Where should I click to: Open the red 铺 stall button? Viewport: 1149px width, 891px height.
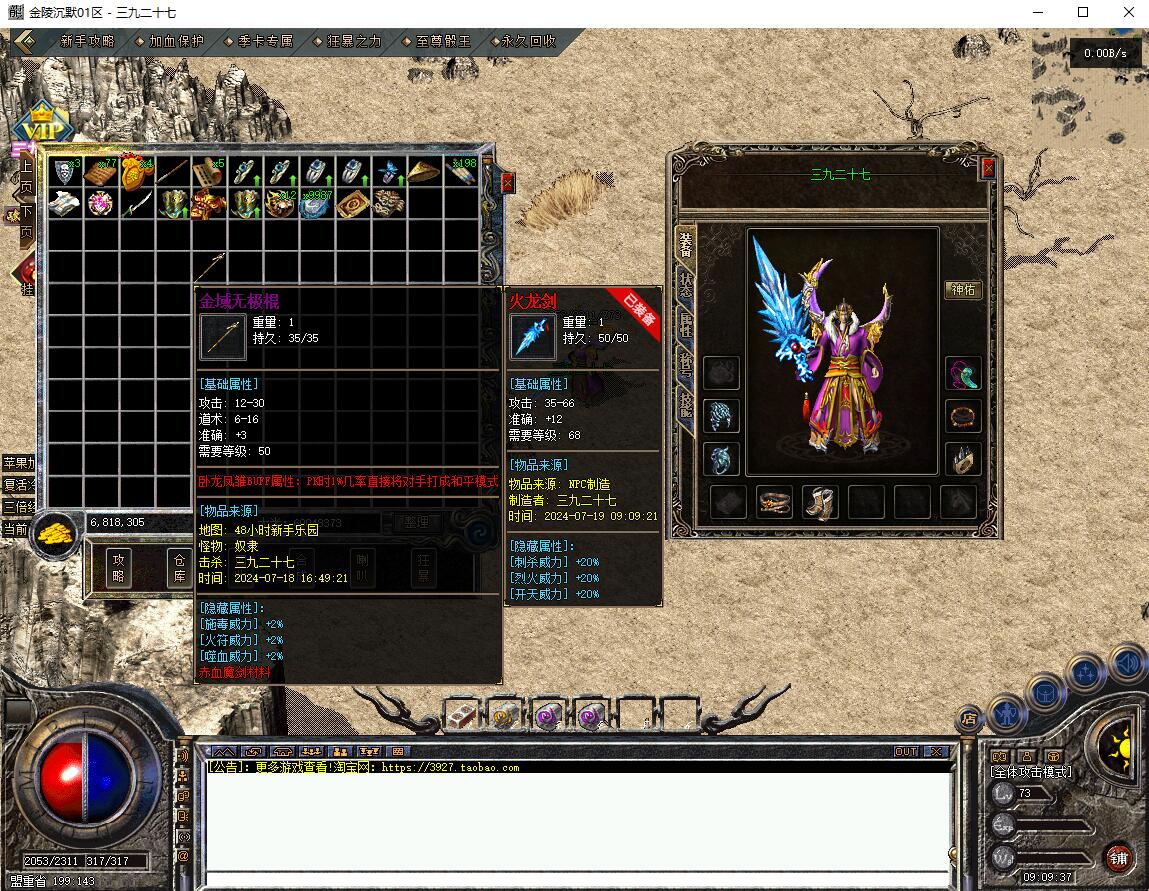coord(1119,858)
